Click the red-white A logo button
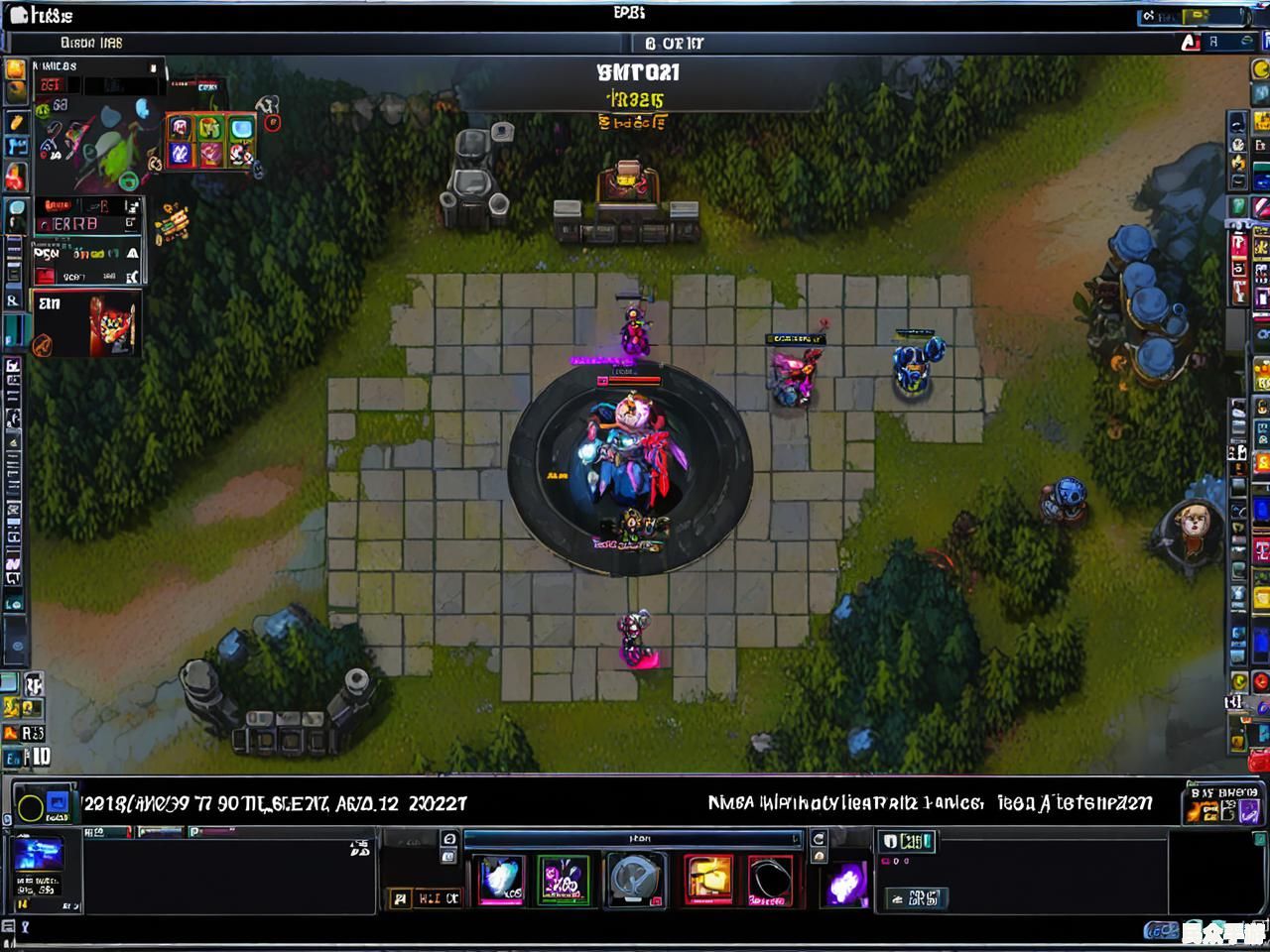Screen dimensions: 1270x952 pos(1191,43)
